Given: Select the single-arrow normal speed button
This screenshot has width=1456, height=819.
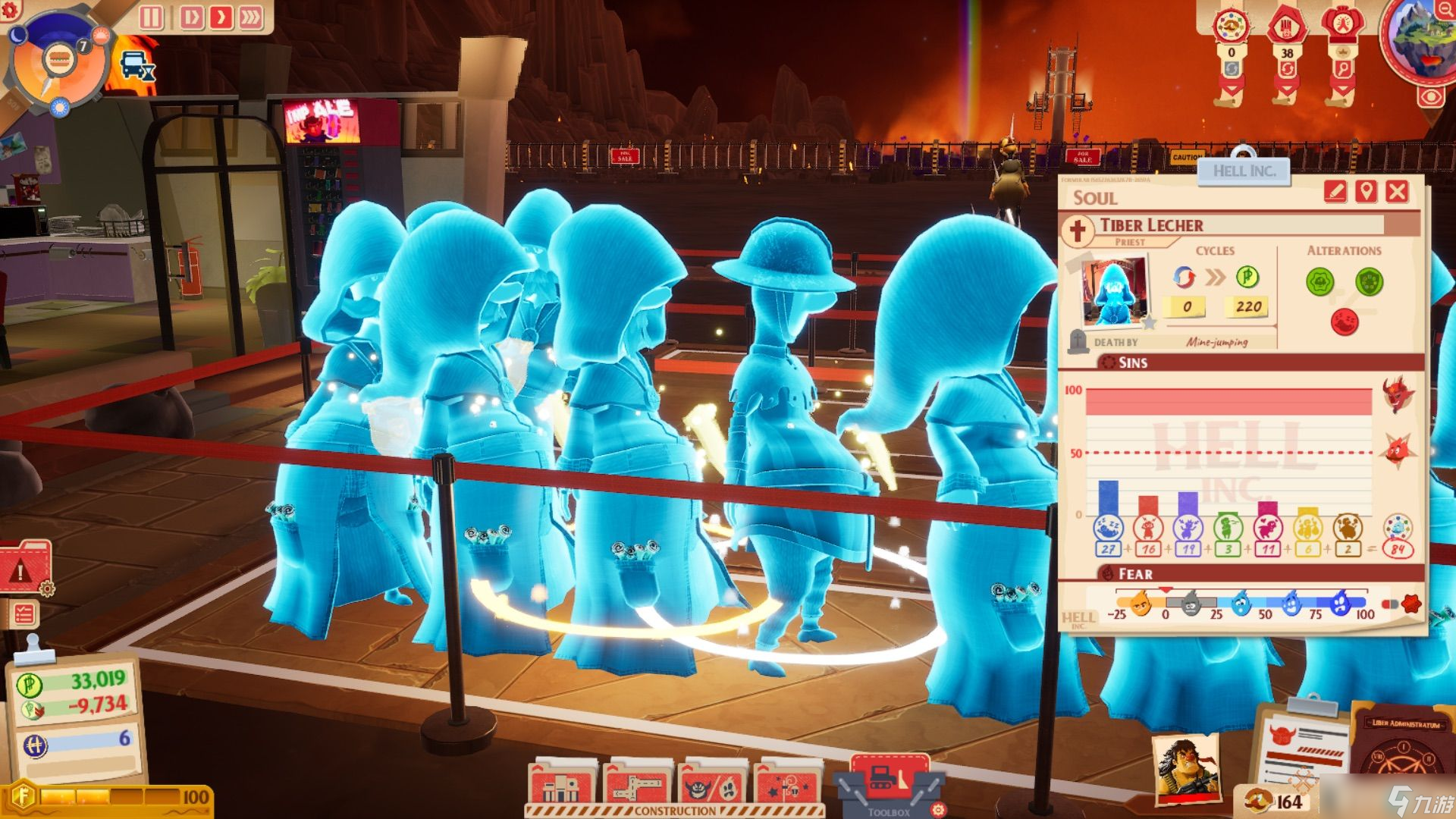Looking at the screenshot, I should [221, 17].
